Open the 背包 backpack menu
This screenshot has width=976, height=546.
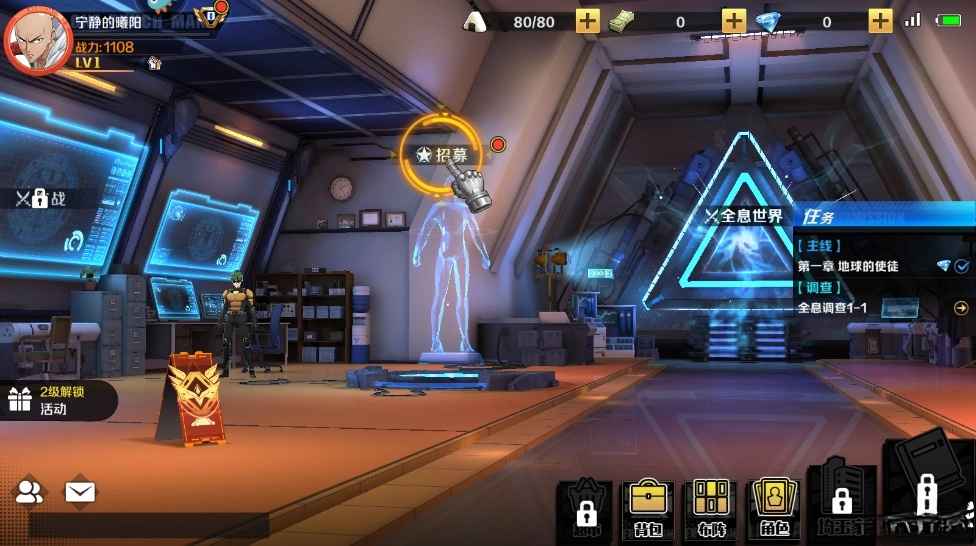[647, 507]
